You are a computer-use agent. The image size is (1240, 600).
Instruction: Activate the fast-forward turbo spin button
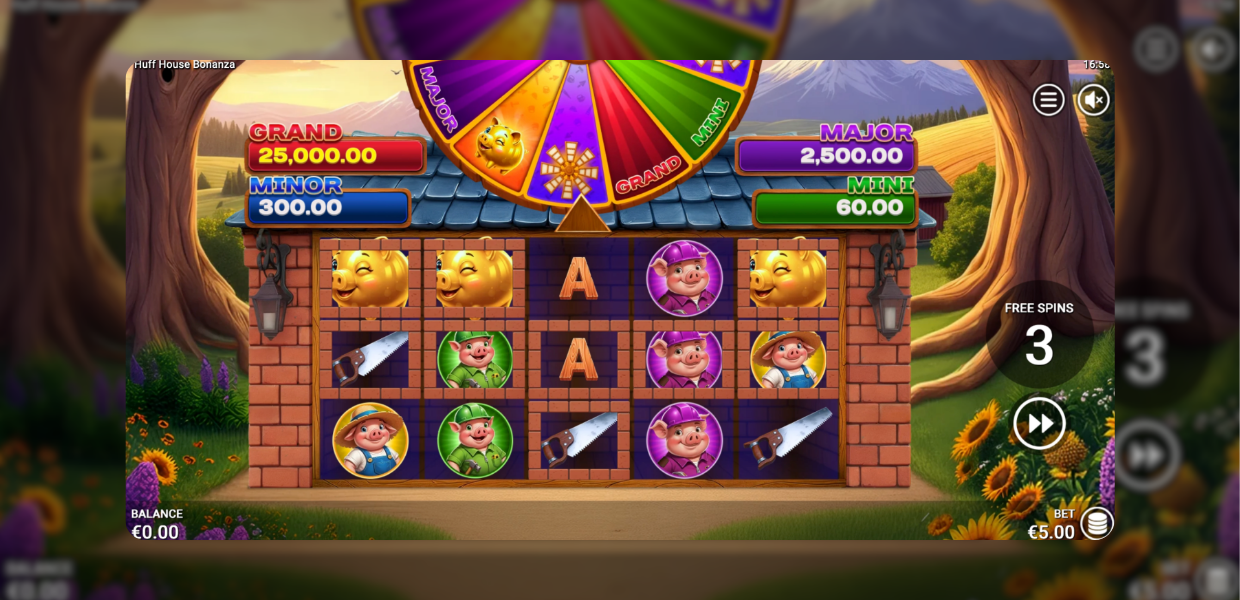pyautogui.click(x=1039, y=424)
